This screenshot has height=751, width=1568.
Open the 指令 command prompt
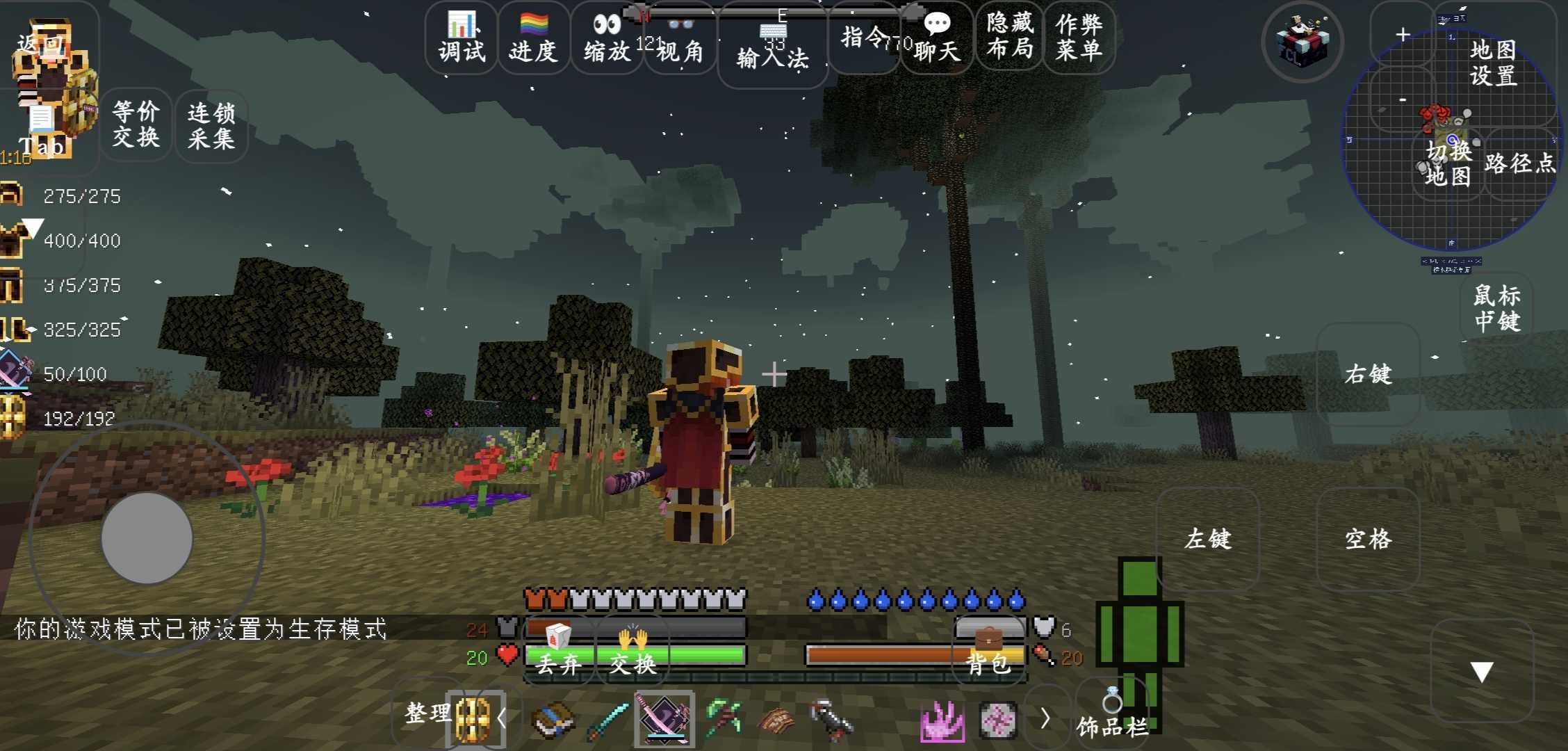[864, 38]
